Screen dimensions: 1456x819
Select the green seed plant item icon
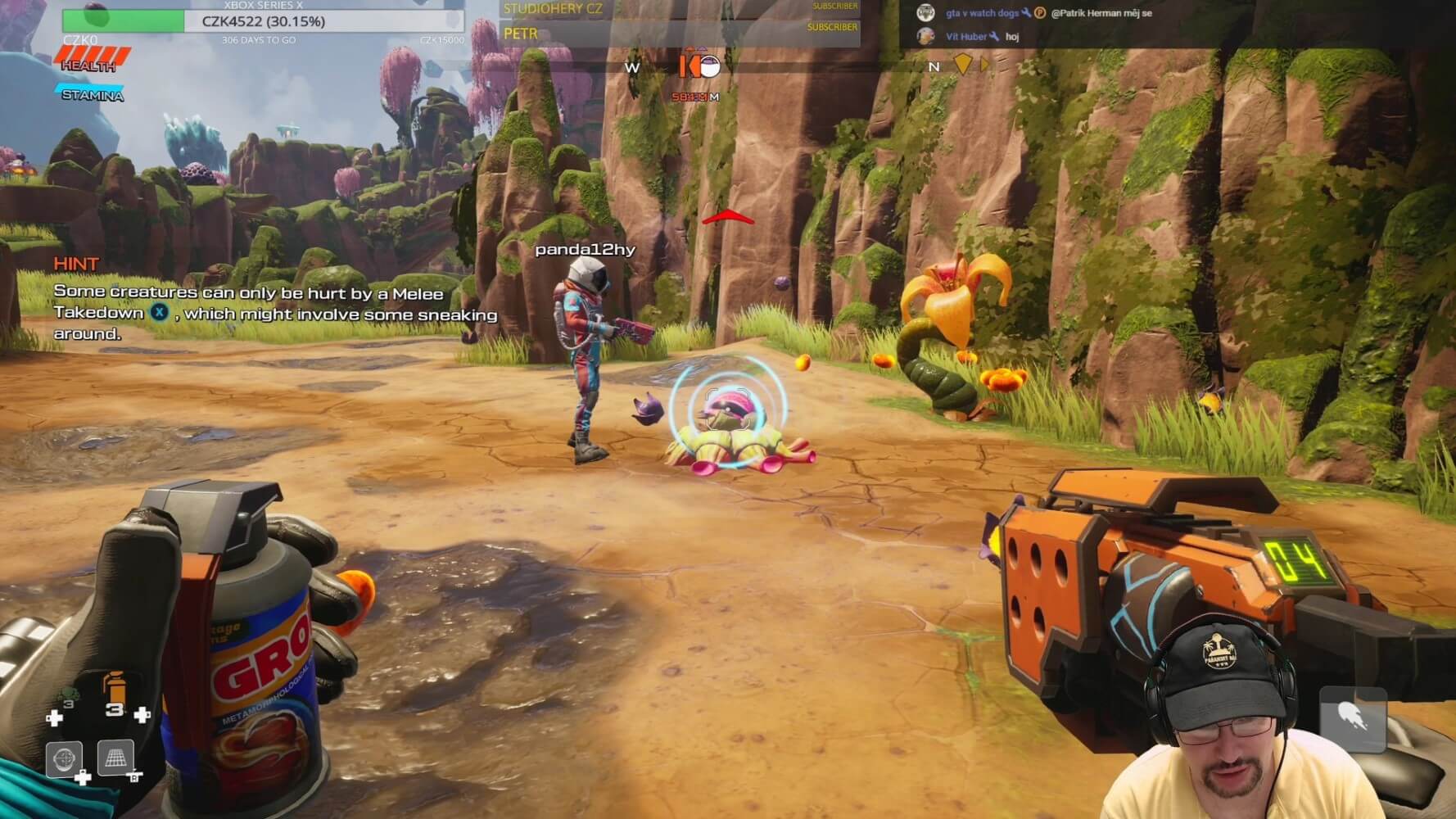67,698
